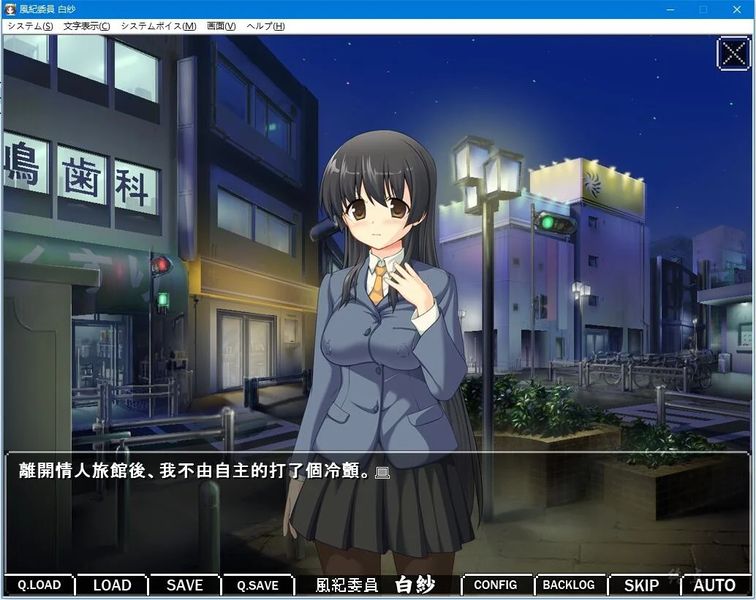Click the Q.LOAD quick load button
This screenshot has height=600, width=756.
point(39,586)
